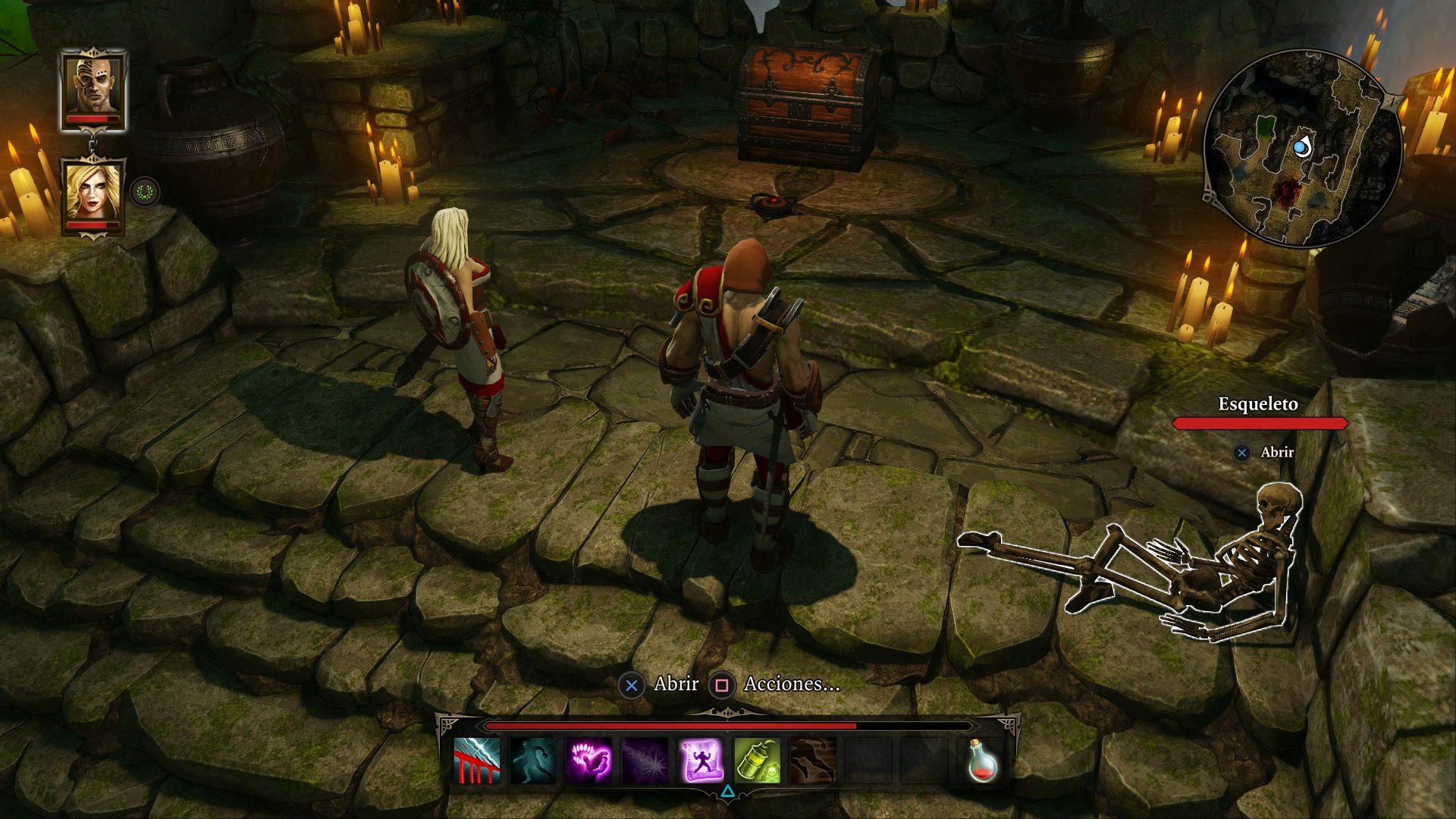Drink the red potion in the hotbar
This screenshot has width=1456, height=819.
pyautogui.click(x=982, y=760)
